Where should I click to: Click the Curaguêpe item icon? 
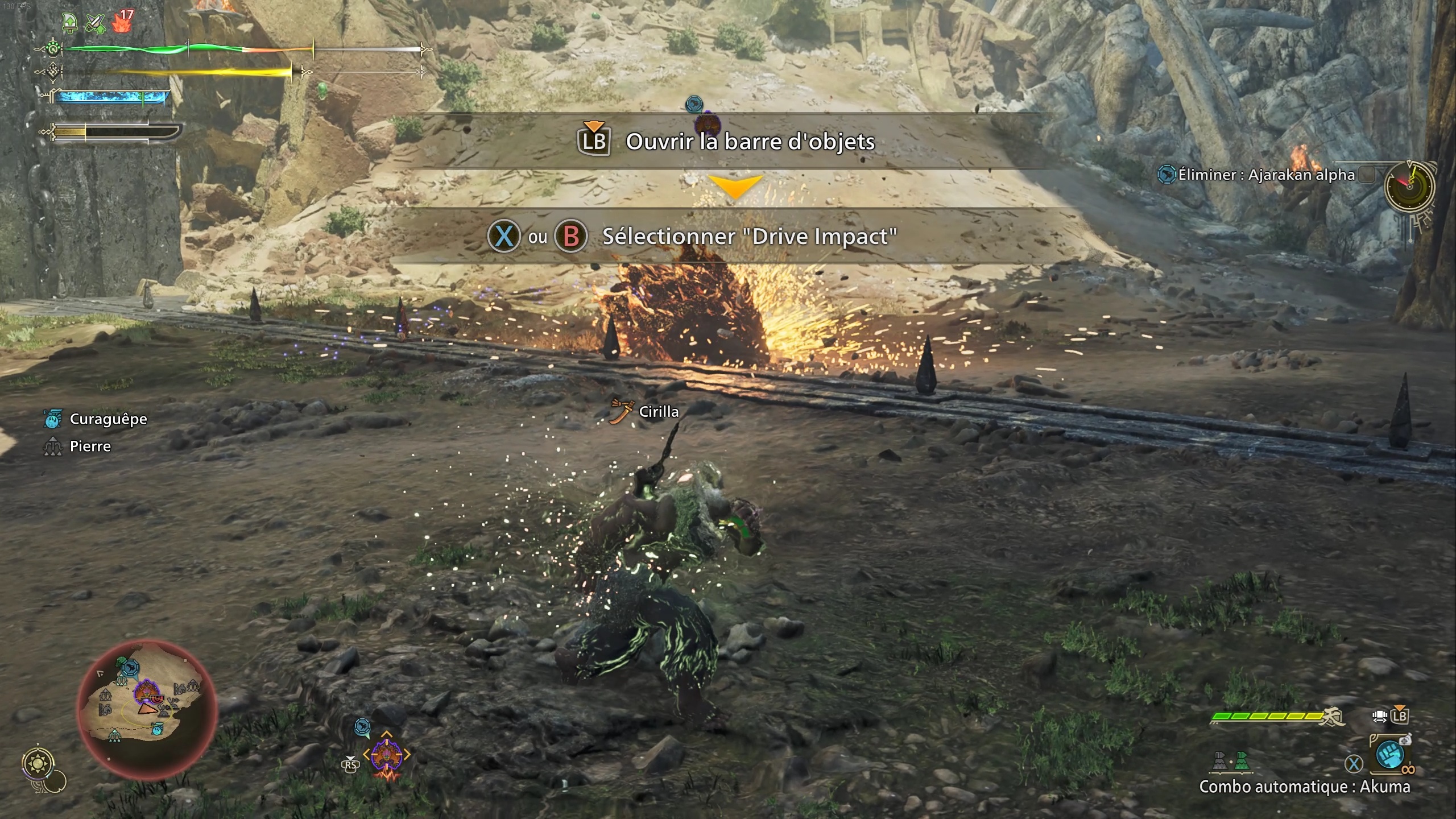pyautogui.click(x=53, y=419)
